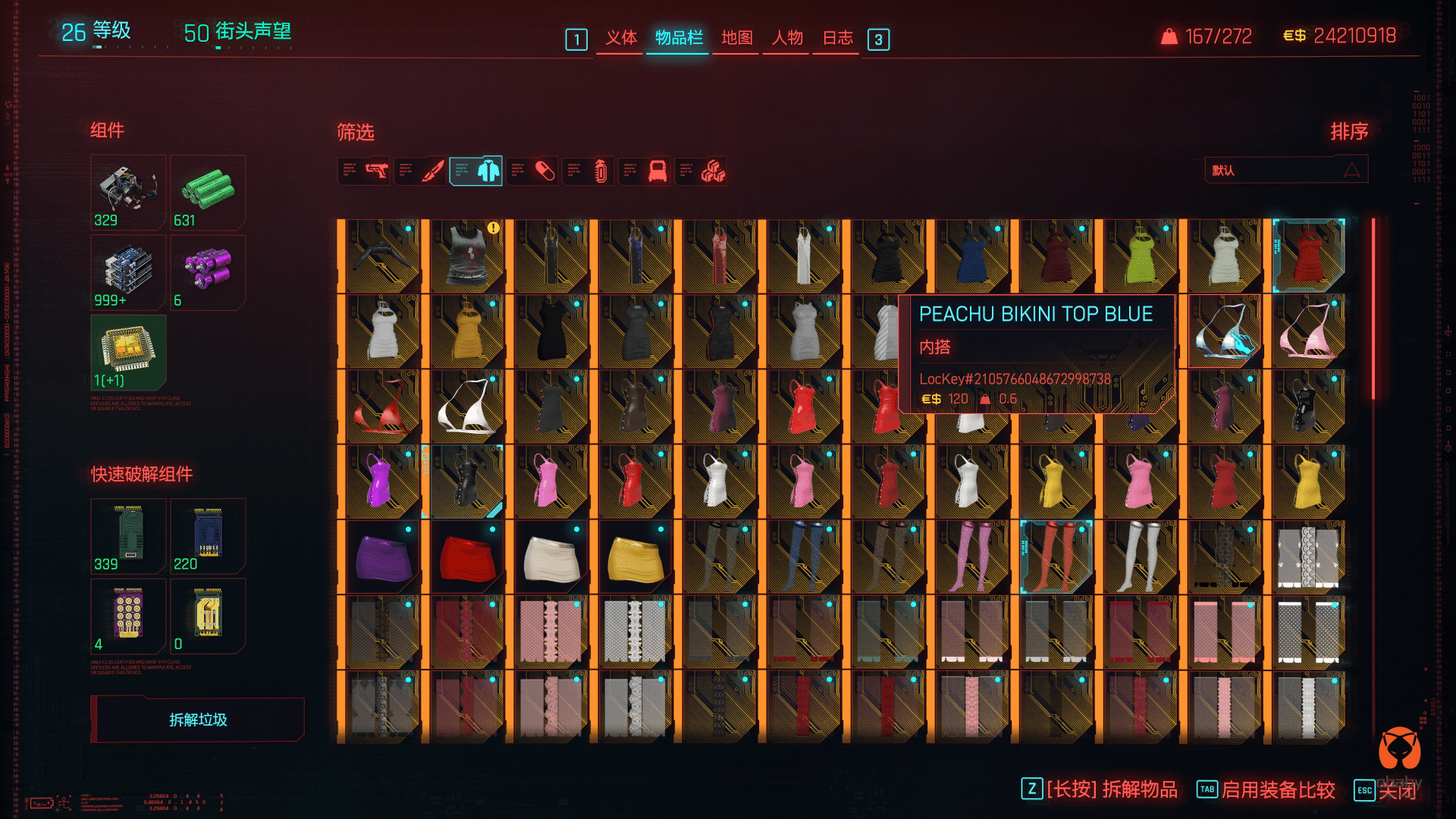This screenshot has height=819, width=1456.
Task: Choose the red mini skirt slot
Action: coord(466,557)
